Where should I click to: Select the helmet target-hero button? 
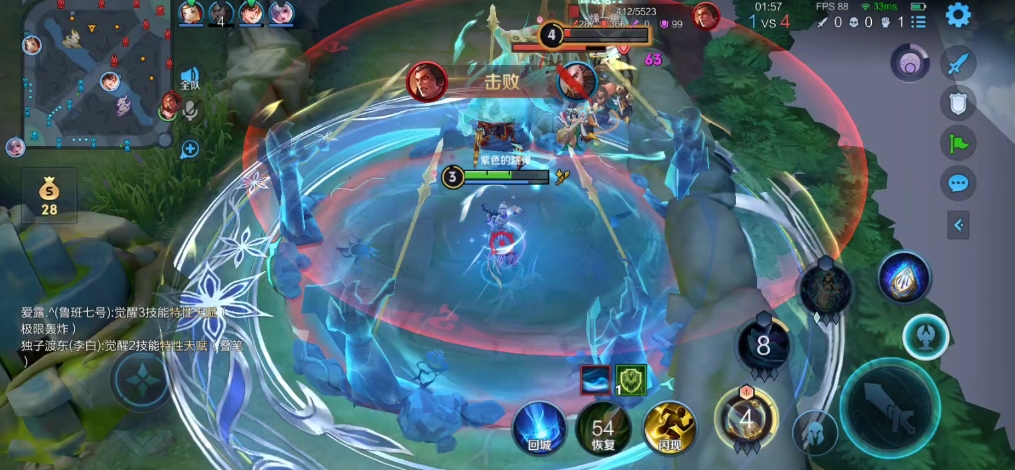point(815,433)
